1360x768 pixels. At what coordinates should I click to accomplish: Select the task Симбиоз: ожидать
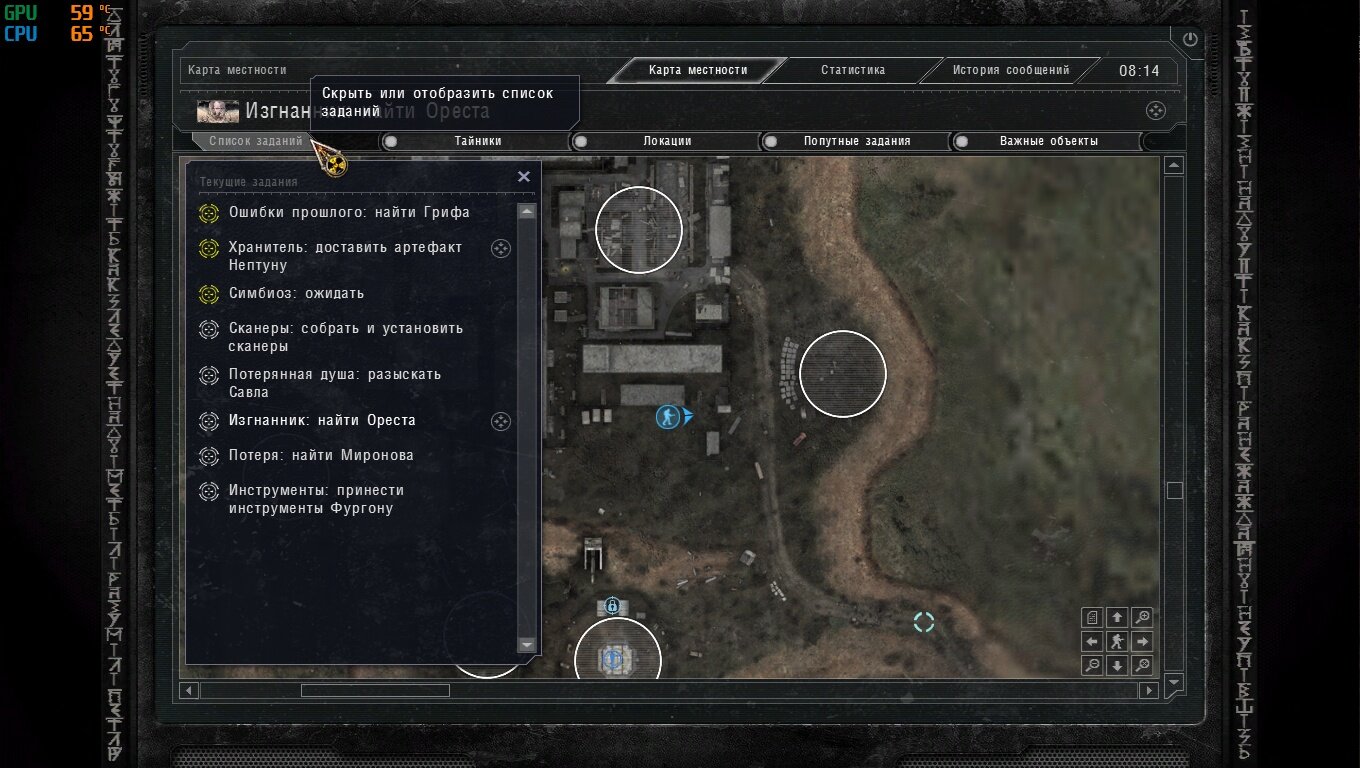(296, 293)
